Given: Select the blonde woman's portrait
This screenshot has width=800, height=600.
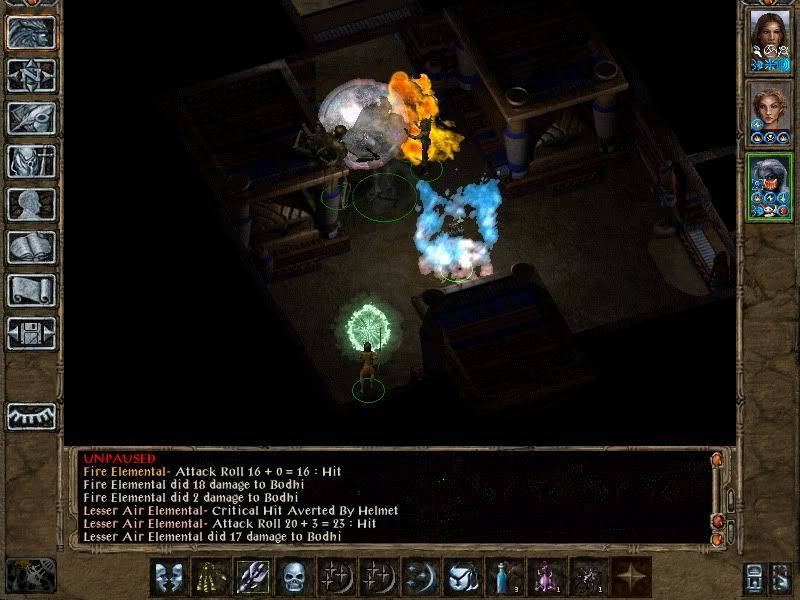Looking at the screenshot, I should click(770, 113).
